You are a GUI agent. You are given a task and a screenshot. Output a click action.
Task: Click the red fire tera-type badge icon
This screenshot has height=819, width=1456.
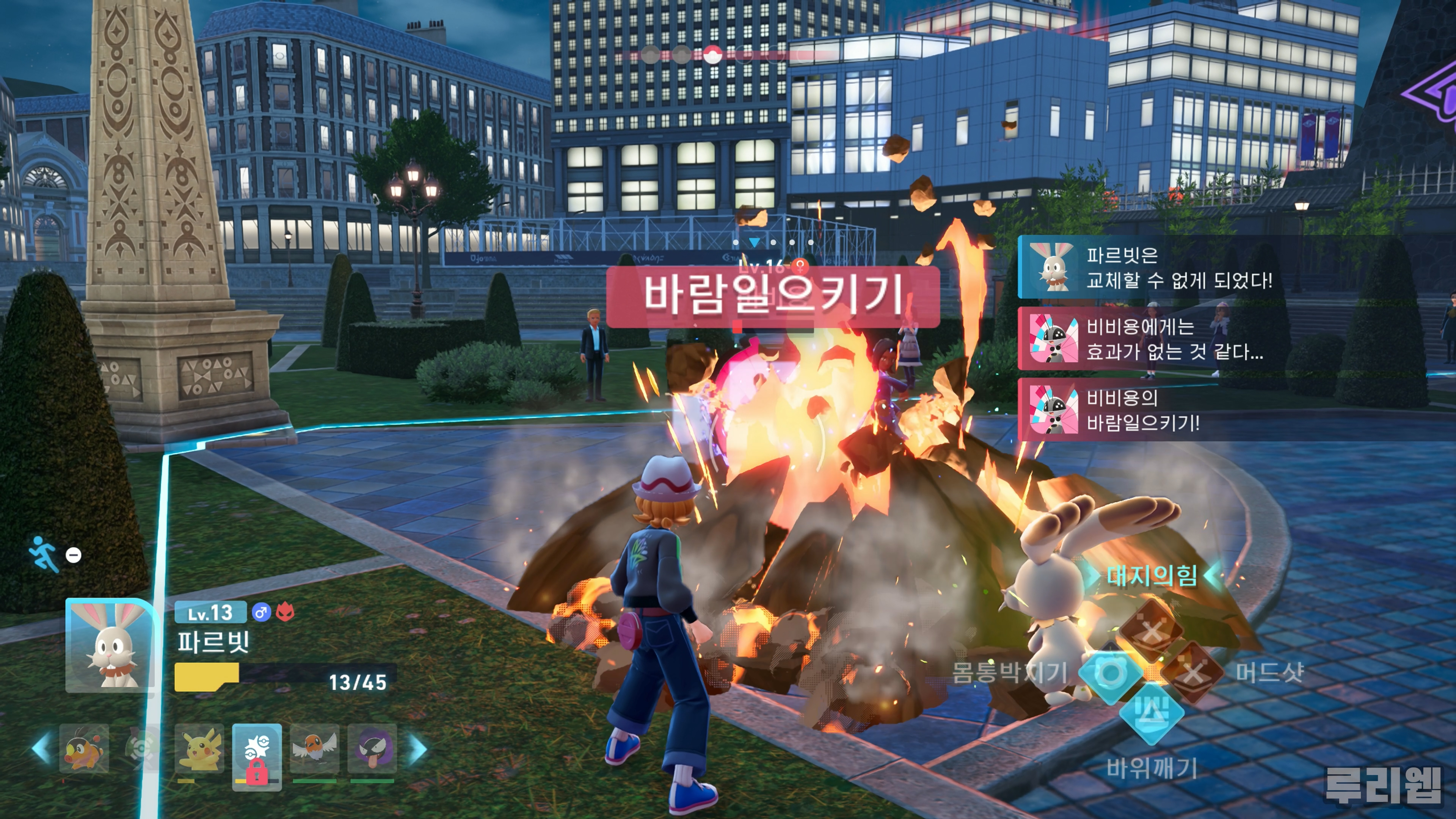286,613
